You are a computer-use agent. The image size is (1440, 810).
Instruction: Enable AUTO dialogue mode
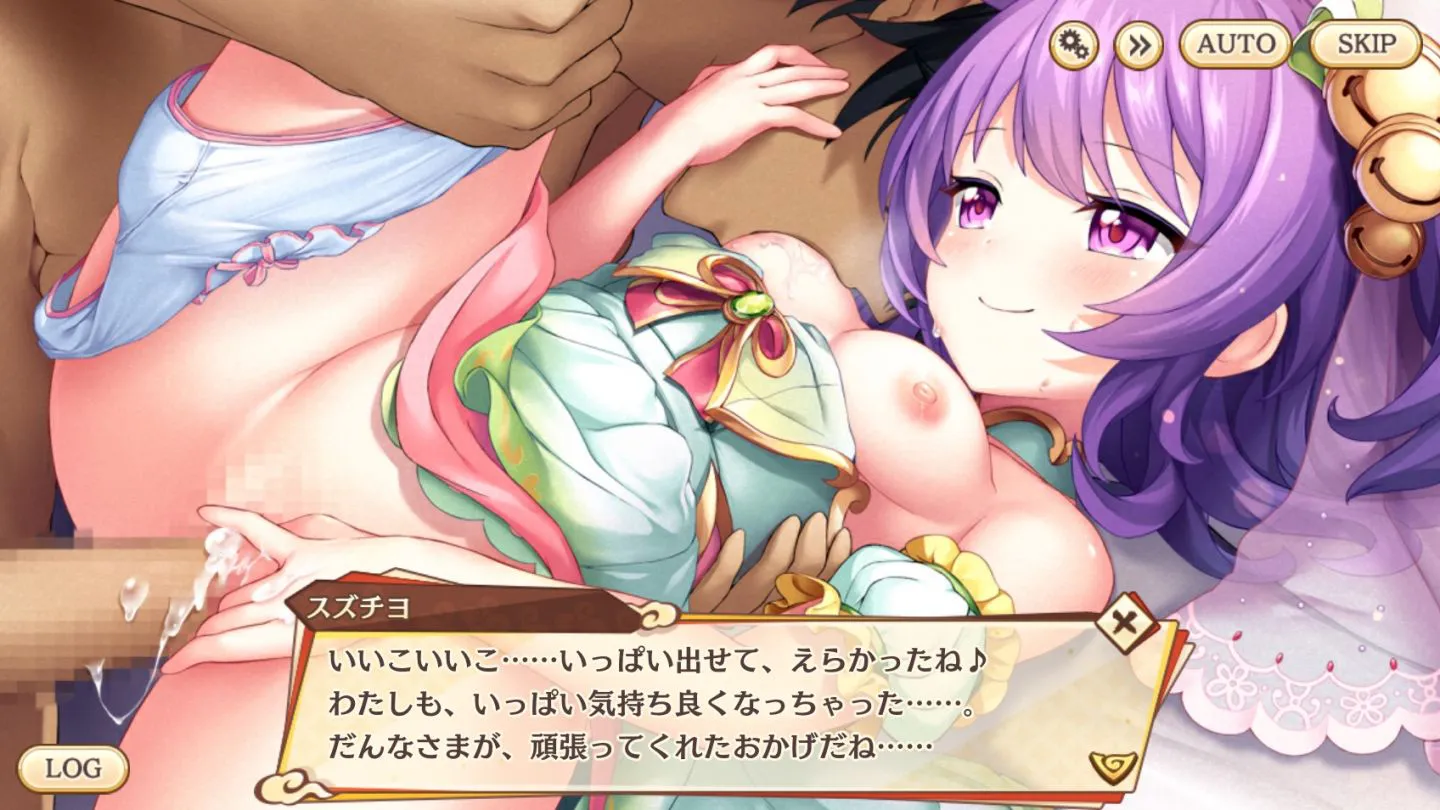(1235, 44)
